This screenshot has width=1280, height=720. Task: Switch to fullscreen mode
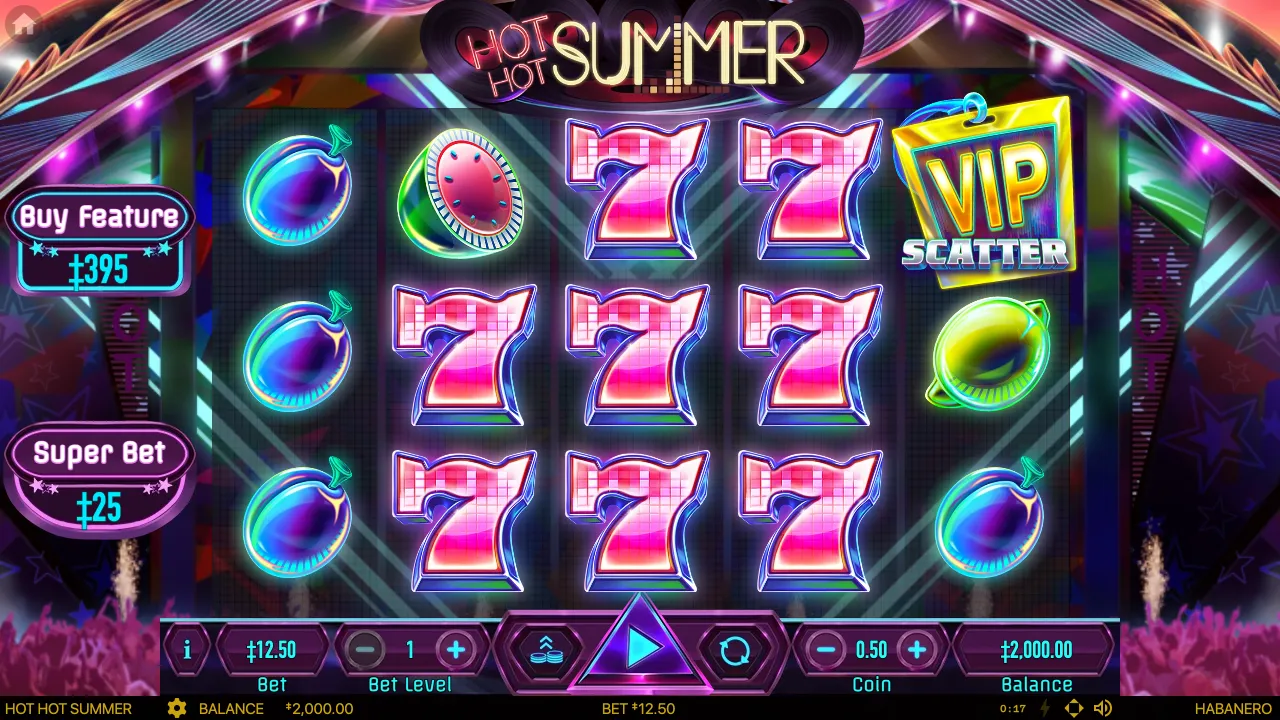(x=1073, y=708)
